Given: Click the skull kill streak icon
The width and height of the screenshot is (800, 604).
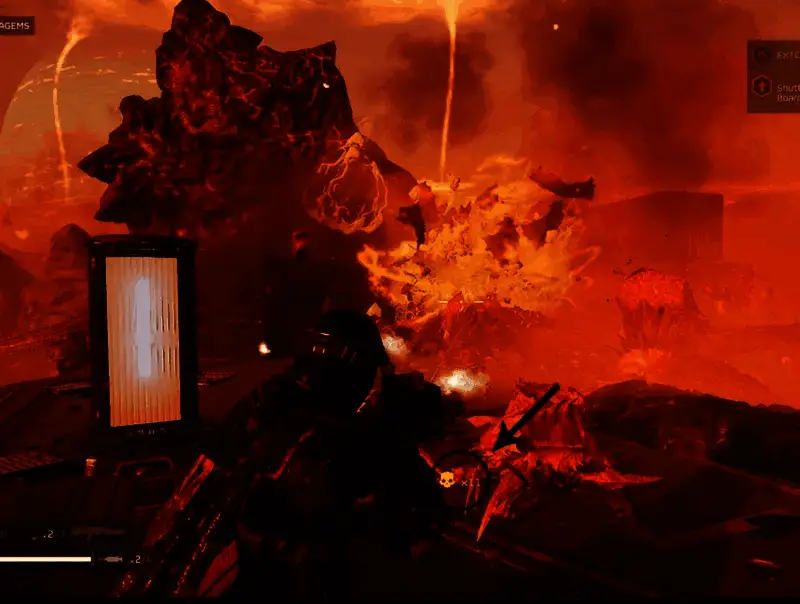Looking at the screenshot, I should point(446,481).
